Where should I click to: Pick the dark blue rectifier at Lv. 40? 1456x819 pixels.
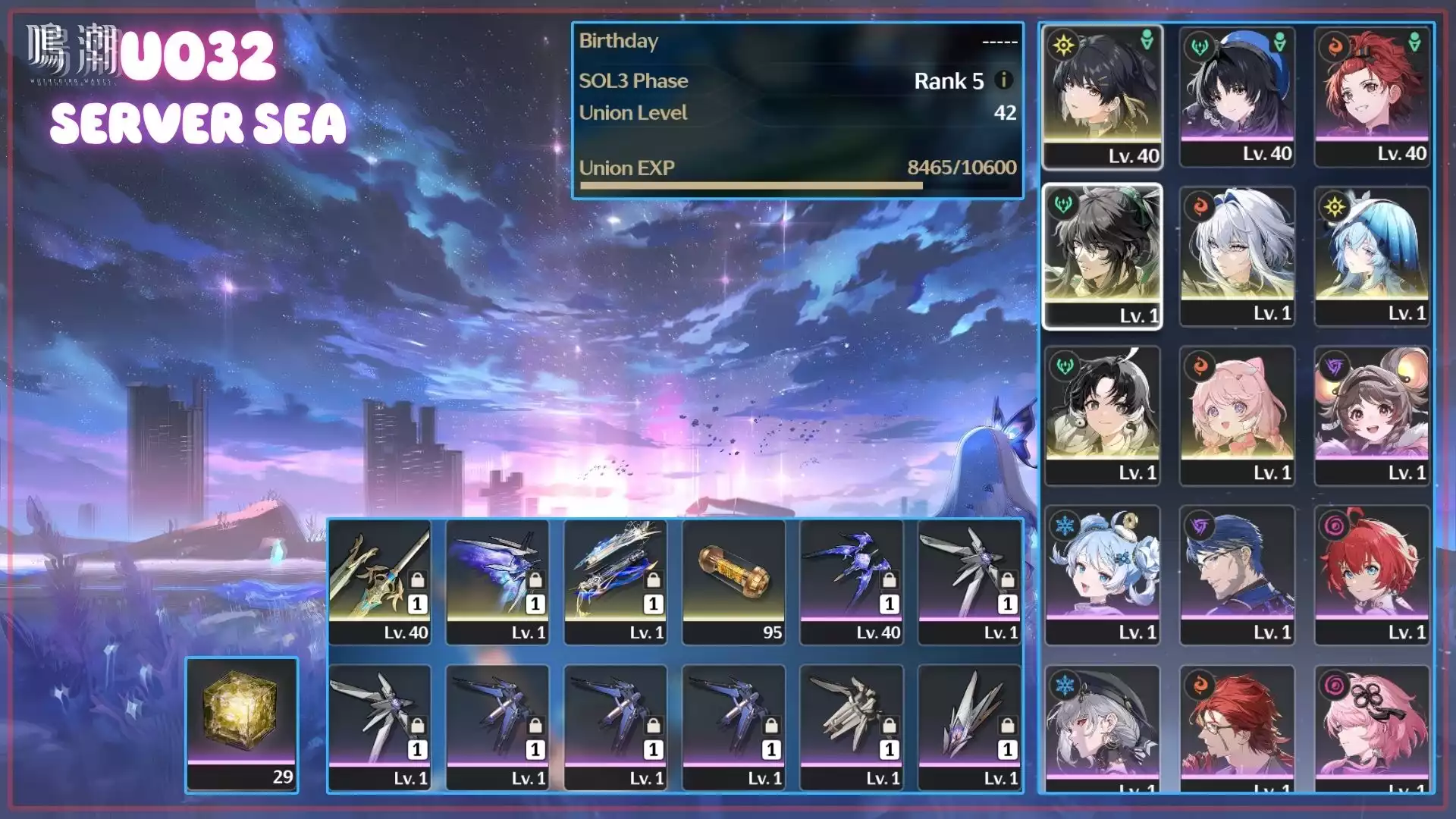click(x=852, y=582)
